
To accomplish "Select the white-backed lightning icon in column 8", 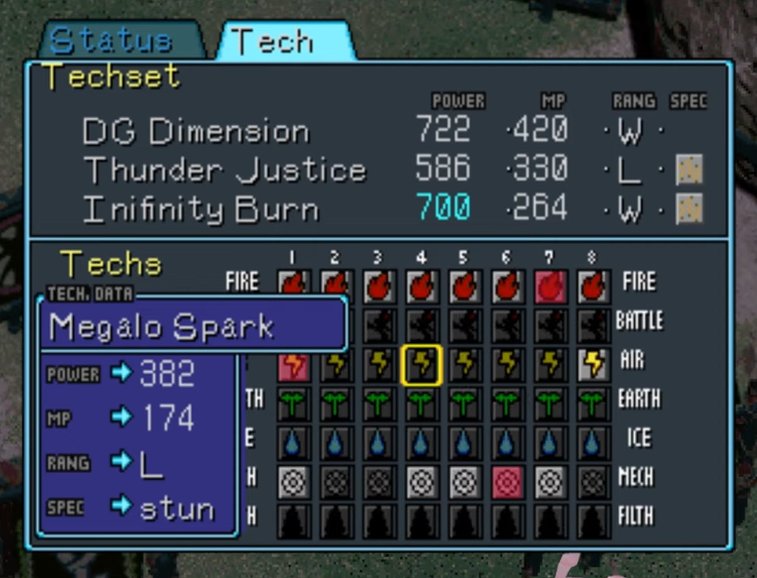I will (x=593, y=365).
